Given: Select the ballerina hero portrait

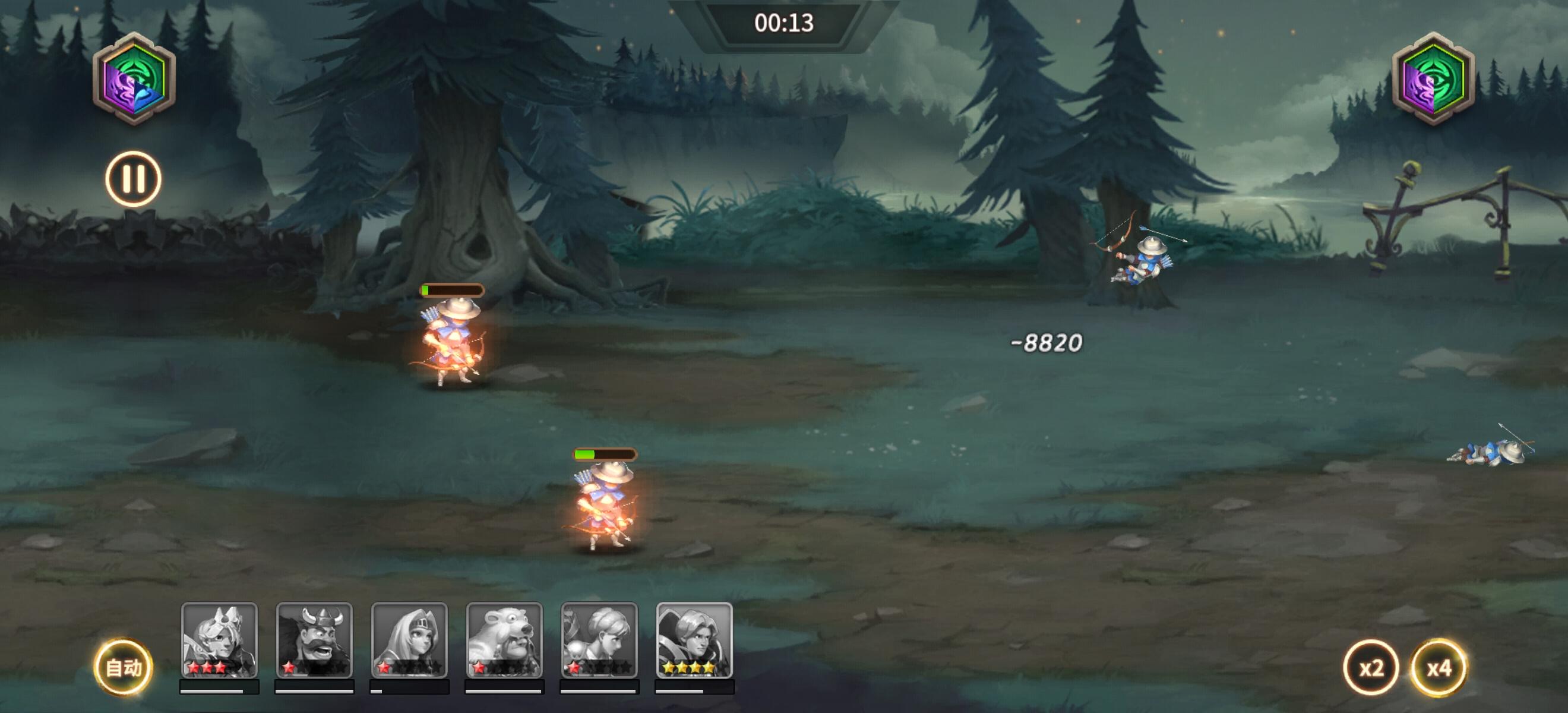Looking at the screenshot, I should [x=598, y=639].
